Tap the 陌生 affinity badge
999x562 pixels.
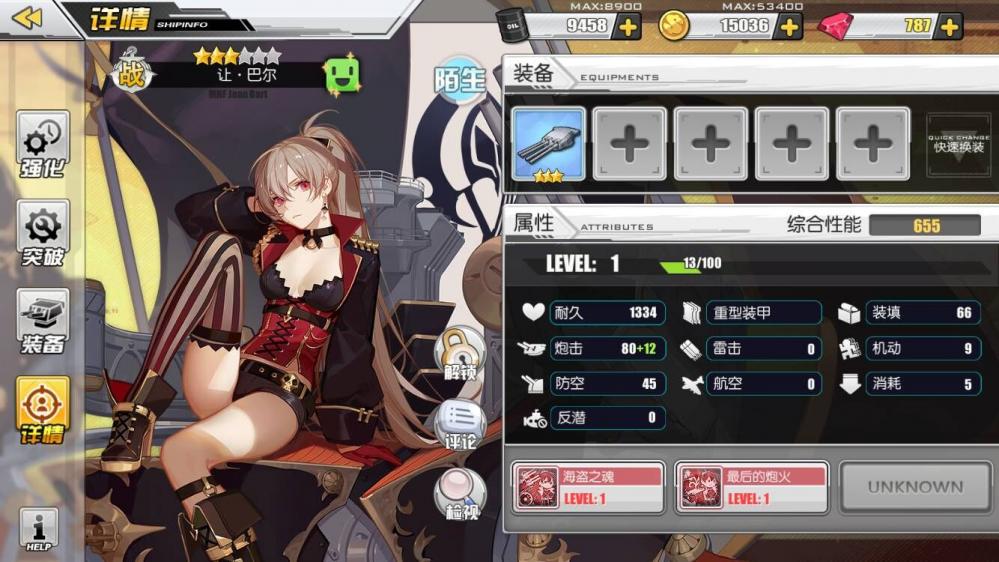click(x=459, y=80)
